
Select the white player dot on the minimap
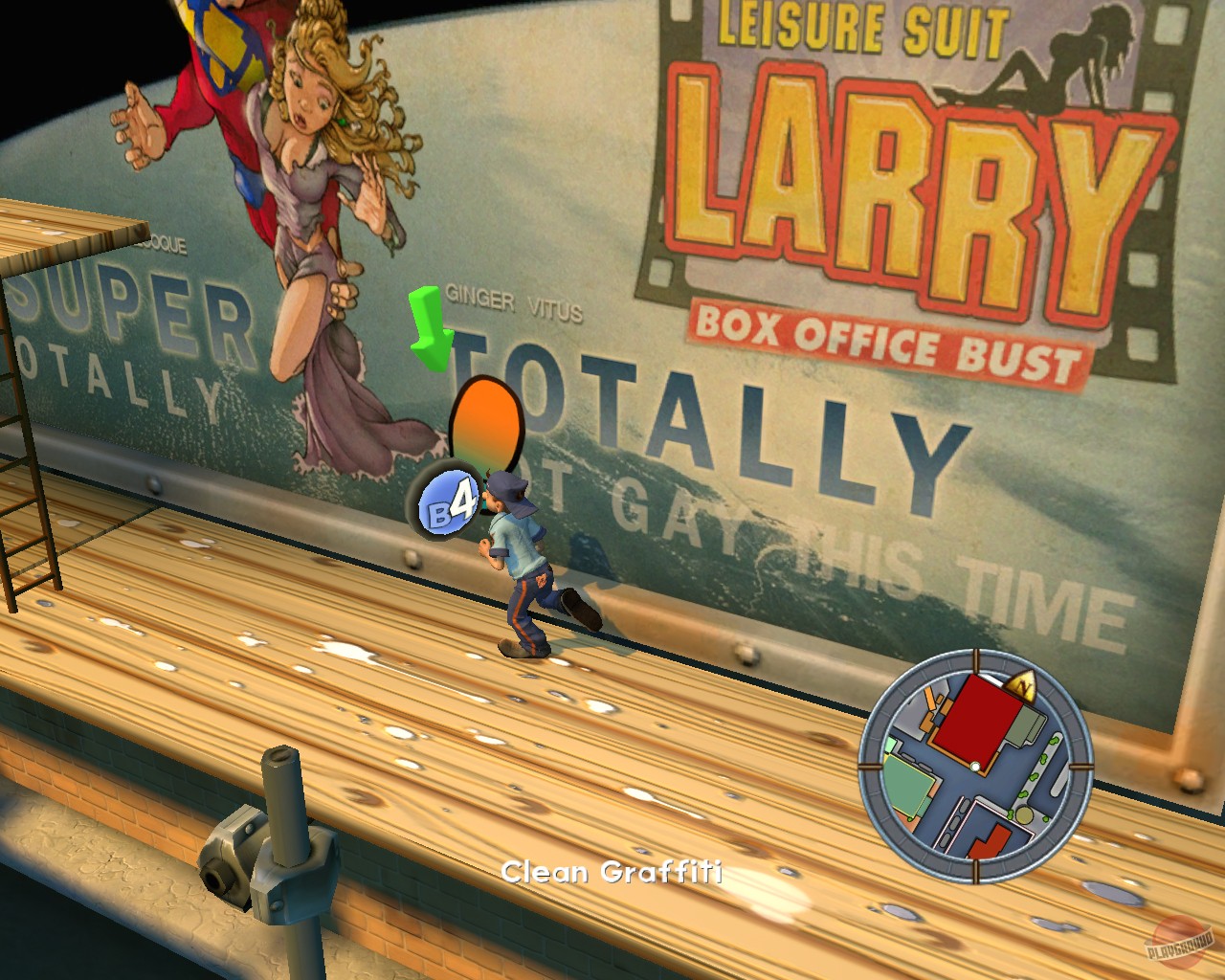[973, 766]
